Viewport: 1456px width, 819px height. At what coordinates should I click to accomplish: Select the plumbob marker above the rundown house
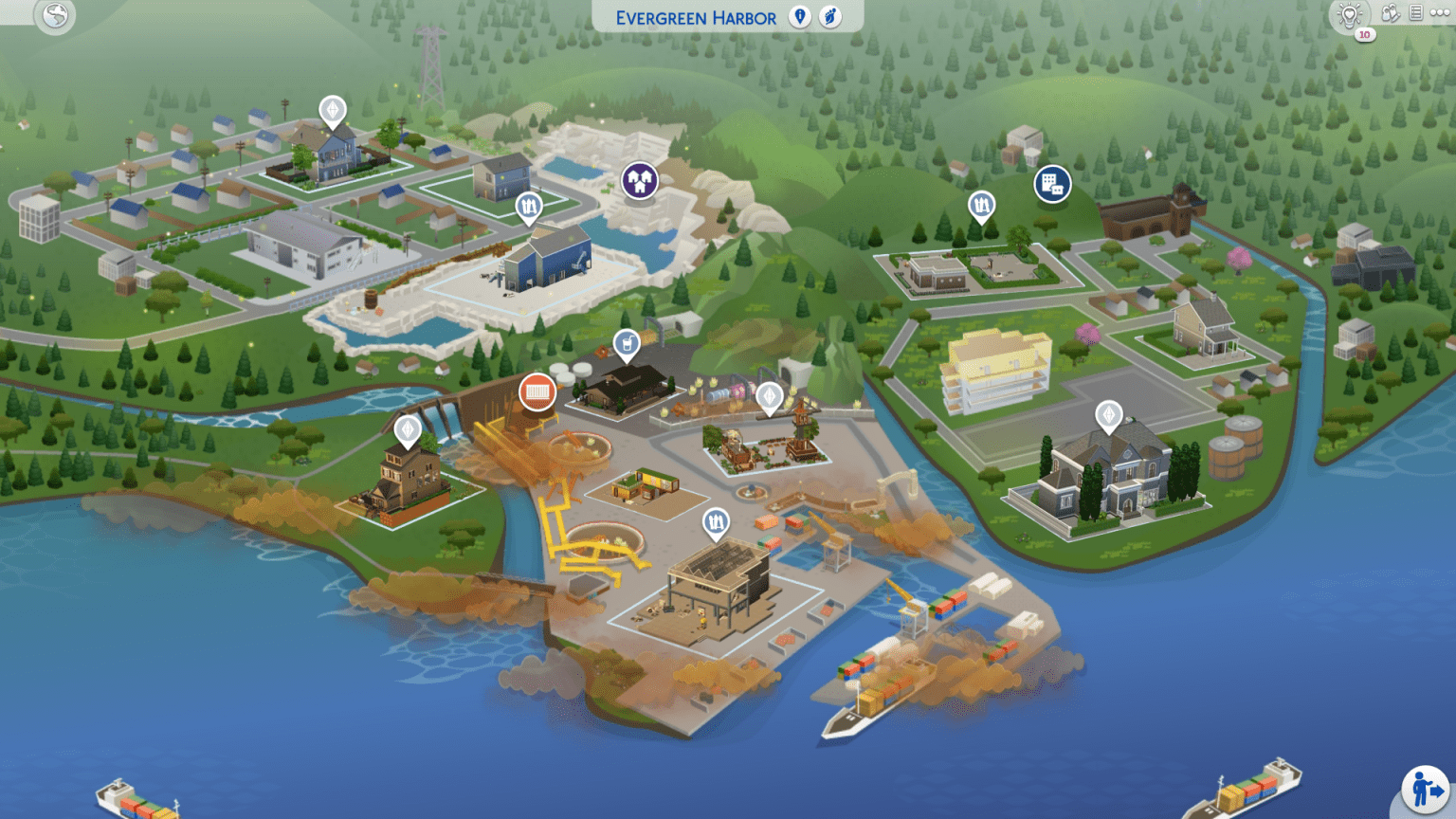click(406, 430)
